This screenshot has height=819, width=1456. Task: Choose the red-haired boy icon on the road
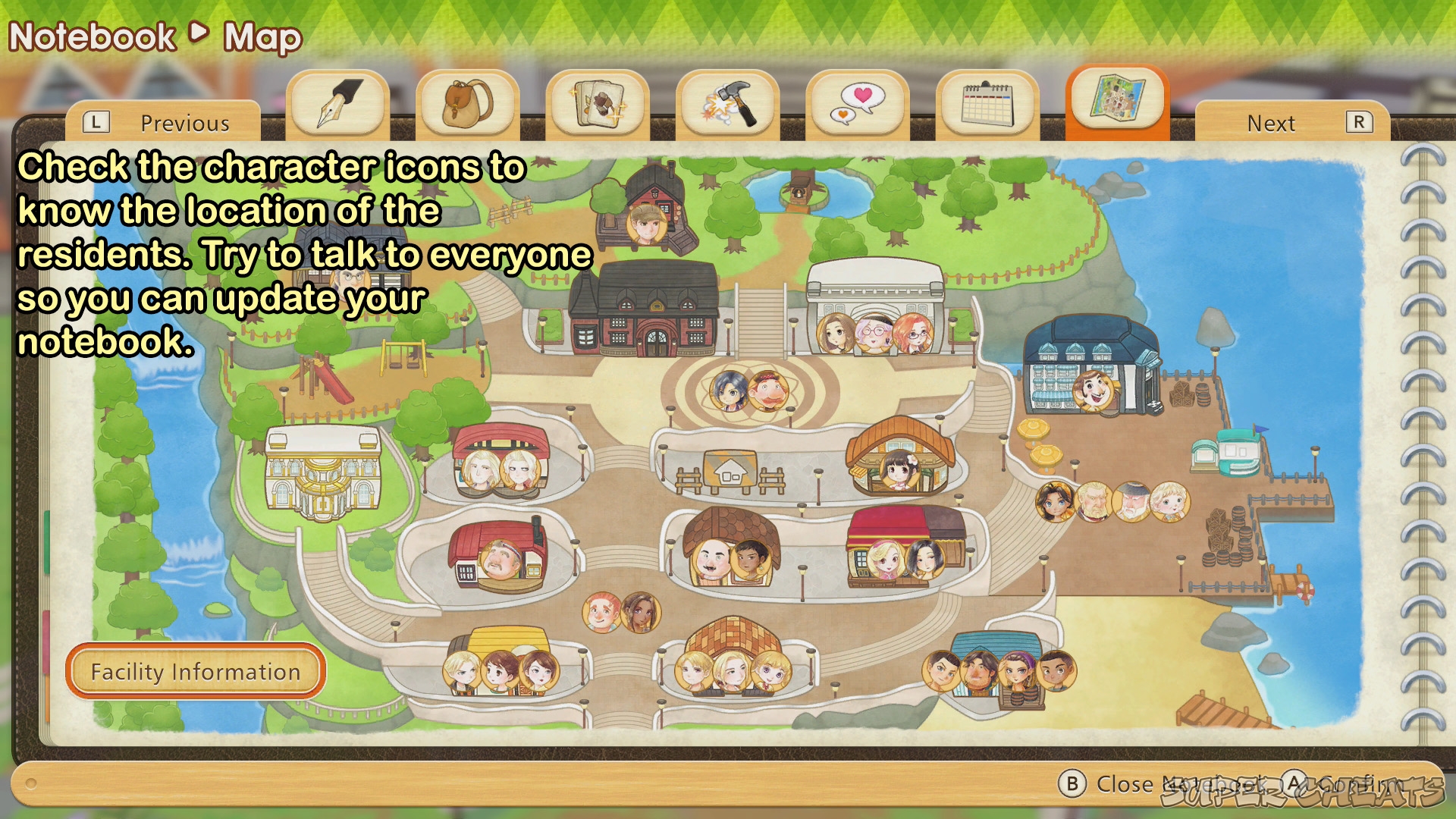tap(602, 613)
